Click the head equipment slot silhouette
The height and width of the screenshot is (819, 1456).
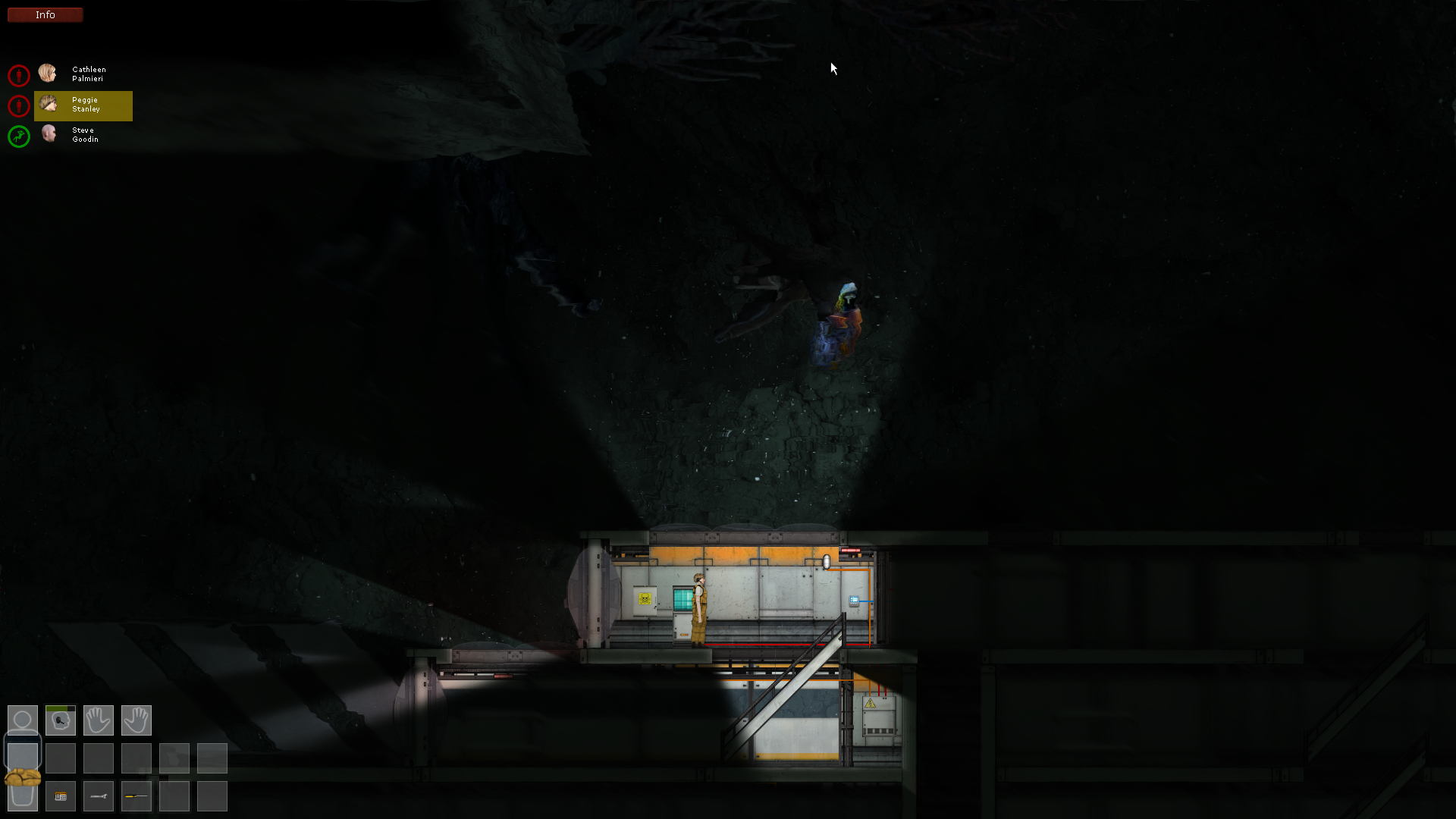tap(23, 717)
